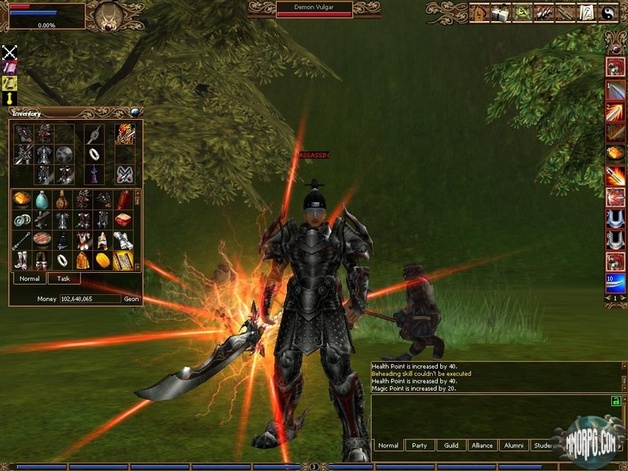
Task: Activate the fiery orb skill in the quickbar
Action: click(616, 152)
